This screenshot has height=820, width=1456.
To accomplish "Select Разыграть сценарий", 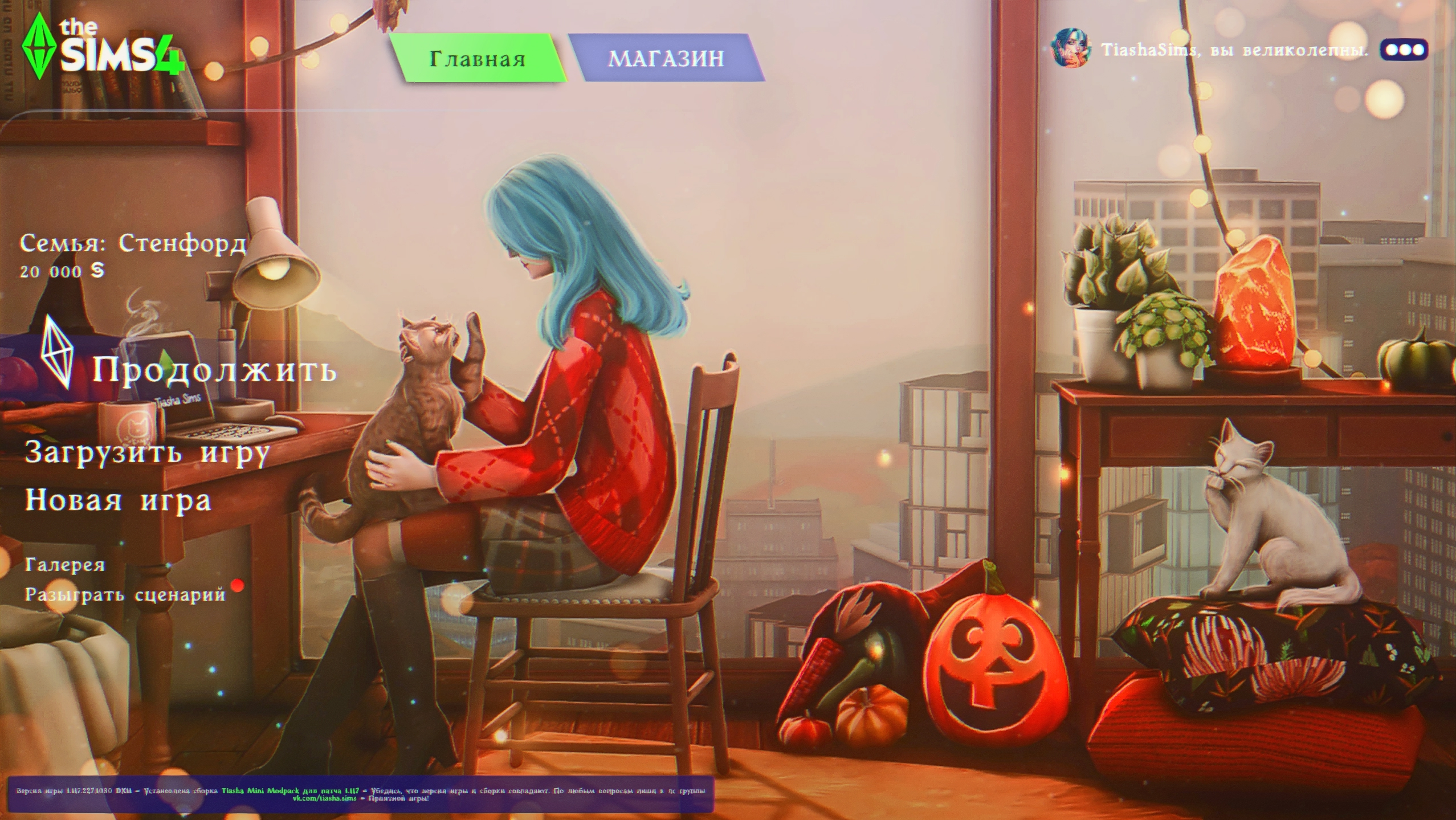I will [125, 594].
